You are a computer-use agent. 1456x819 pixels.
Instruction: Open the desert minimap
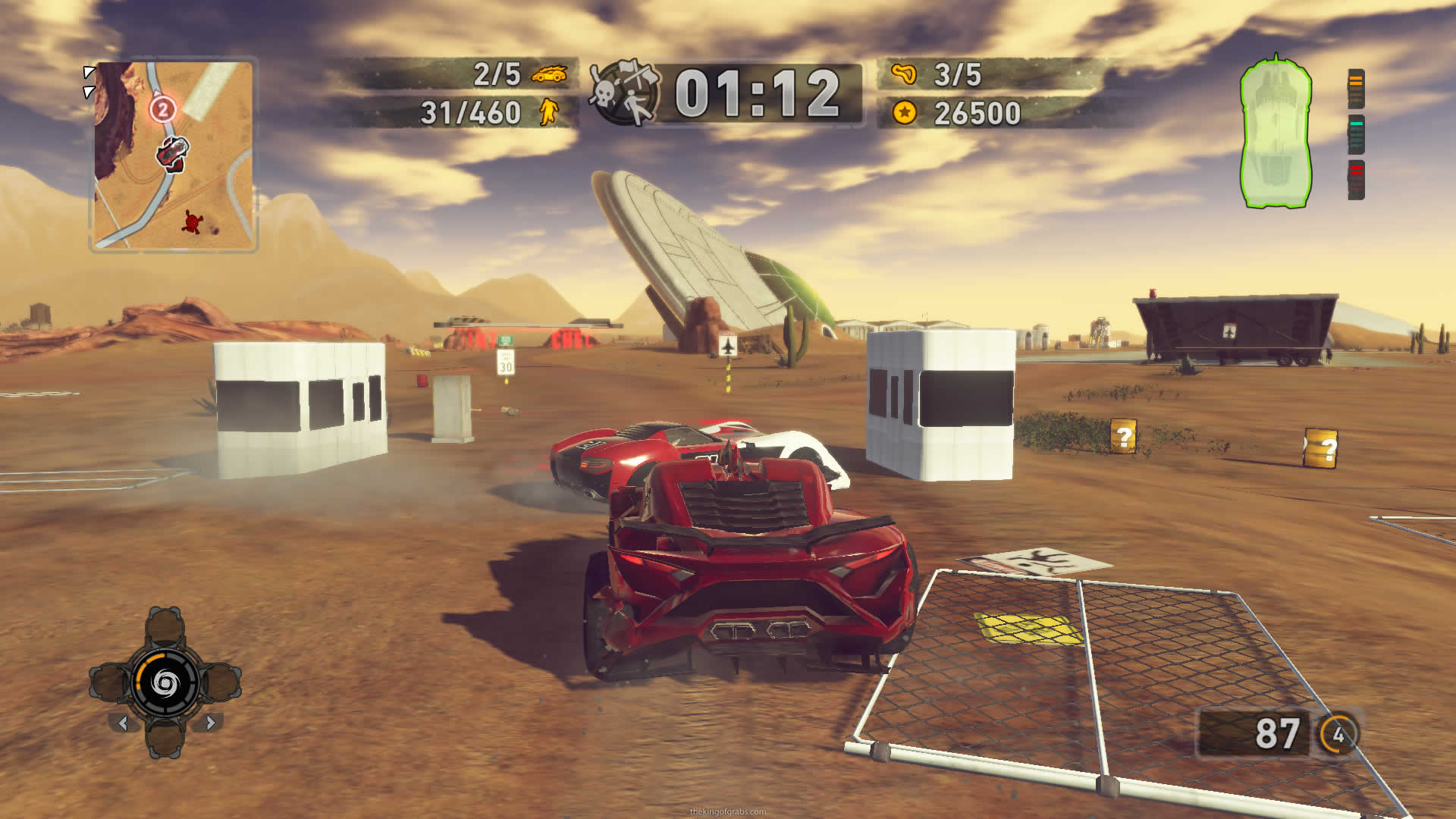point(174,155)
